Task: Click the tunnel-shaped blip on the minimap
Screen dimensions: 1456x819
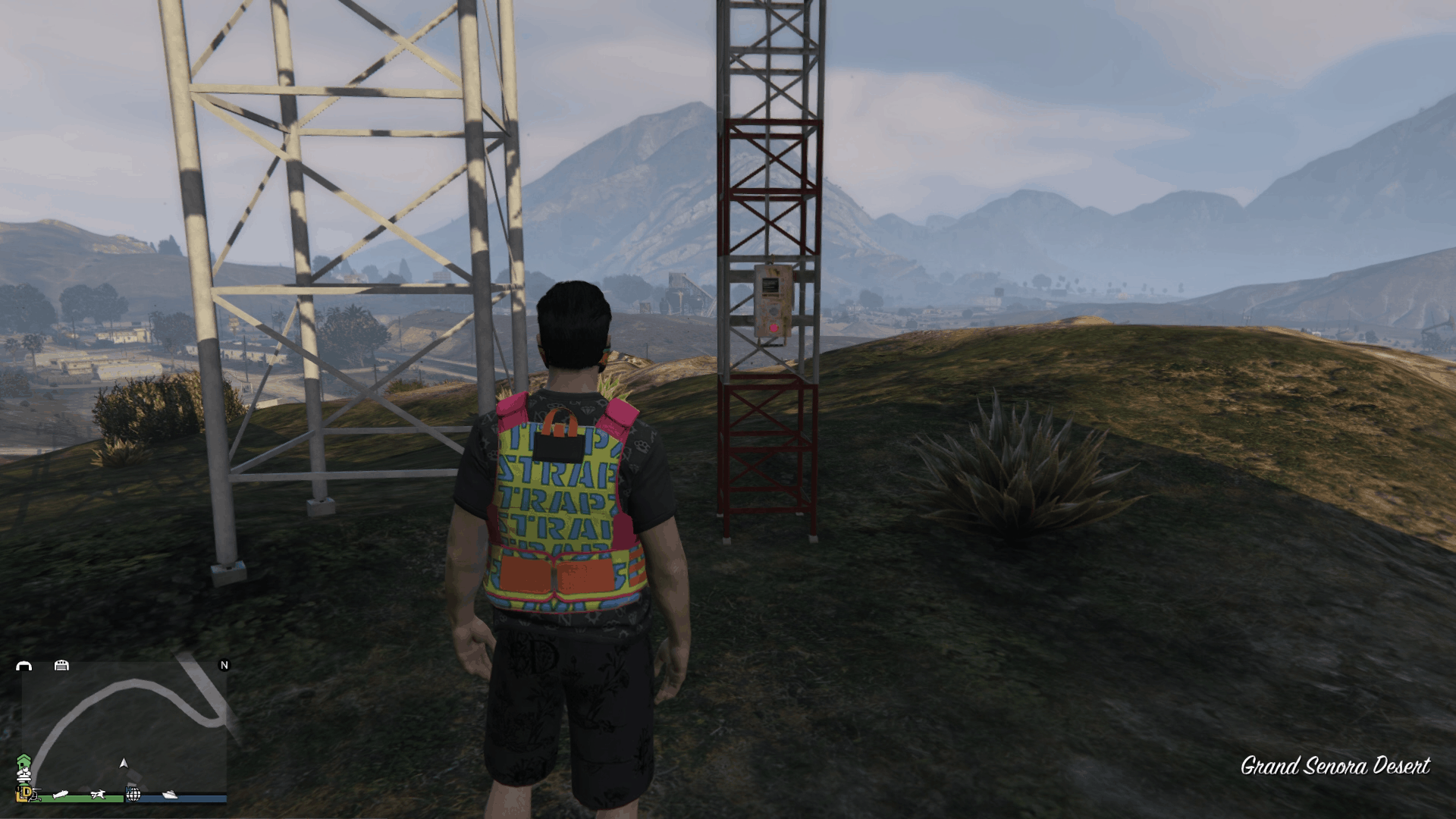Action: [x=24, y=666]
